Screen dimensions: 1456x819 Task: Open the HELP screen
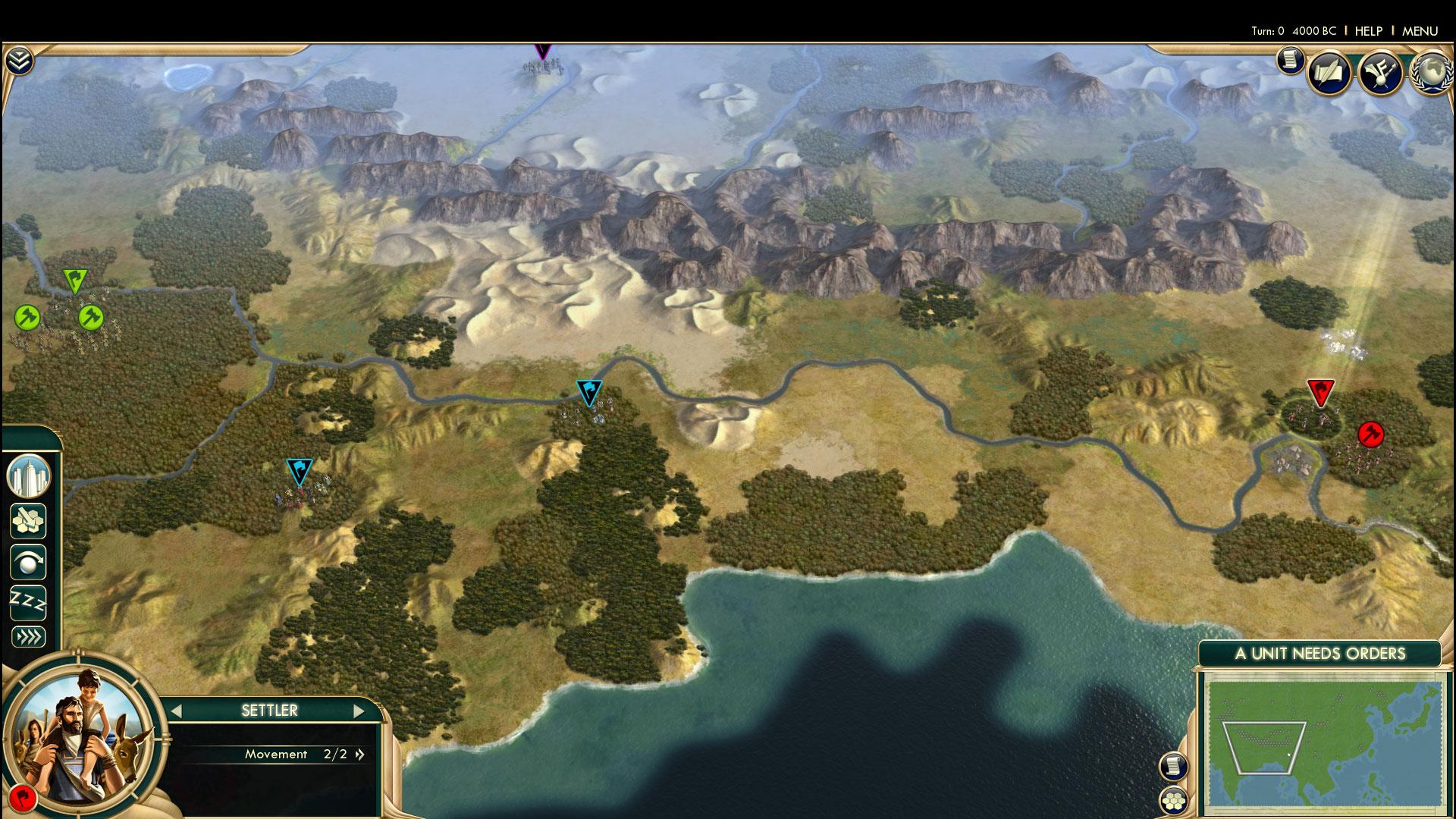tap(1369, 31)
